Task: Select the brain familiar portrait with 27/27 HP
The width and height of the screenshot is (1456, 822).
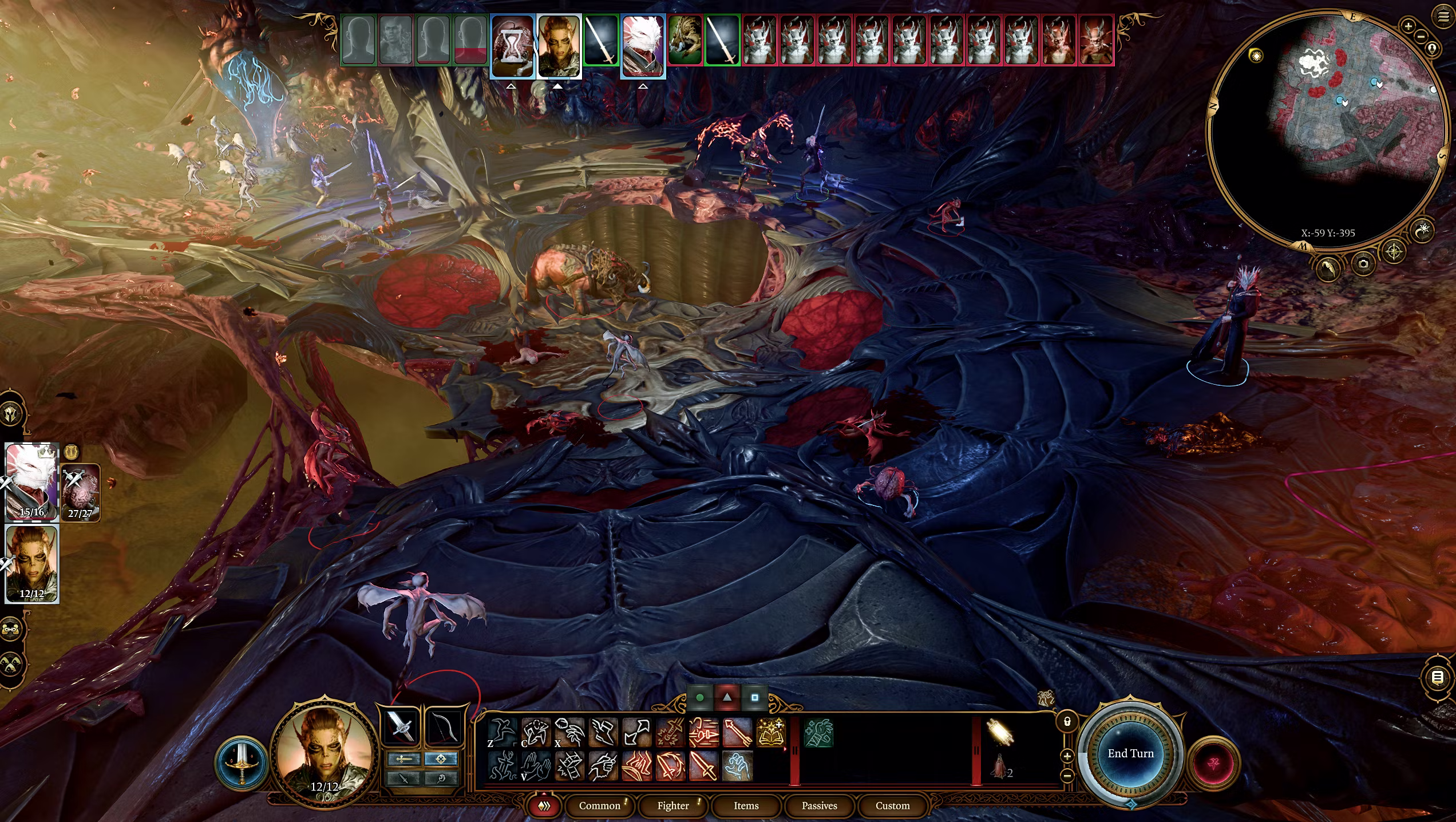Action: click(80, 492)
